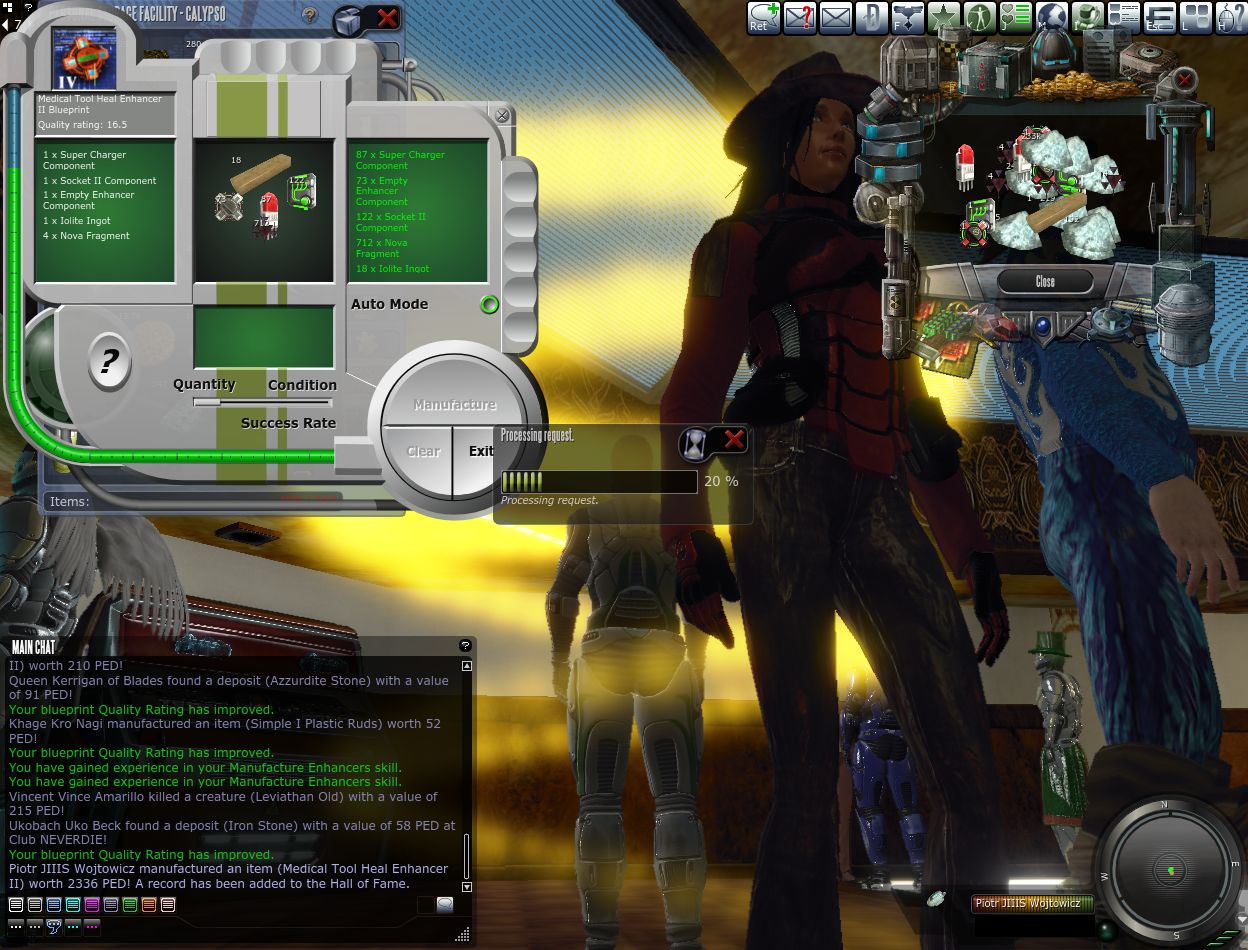This screenshot has width=1248, height=950.
Task: Click the Exit button on the manufacturing terminal
Action: 482,451
